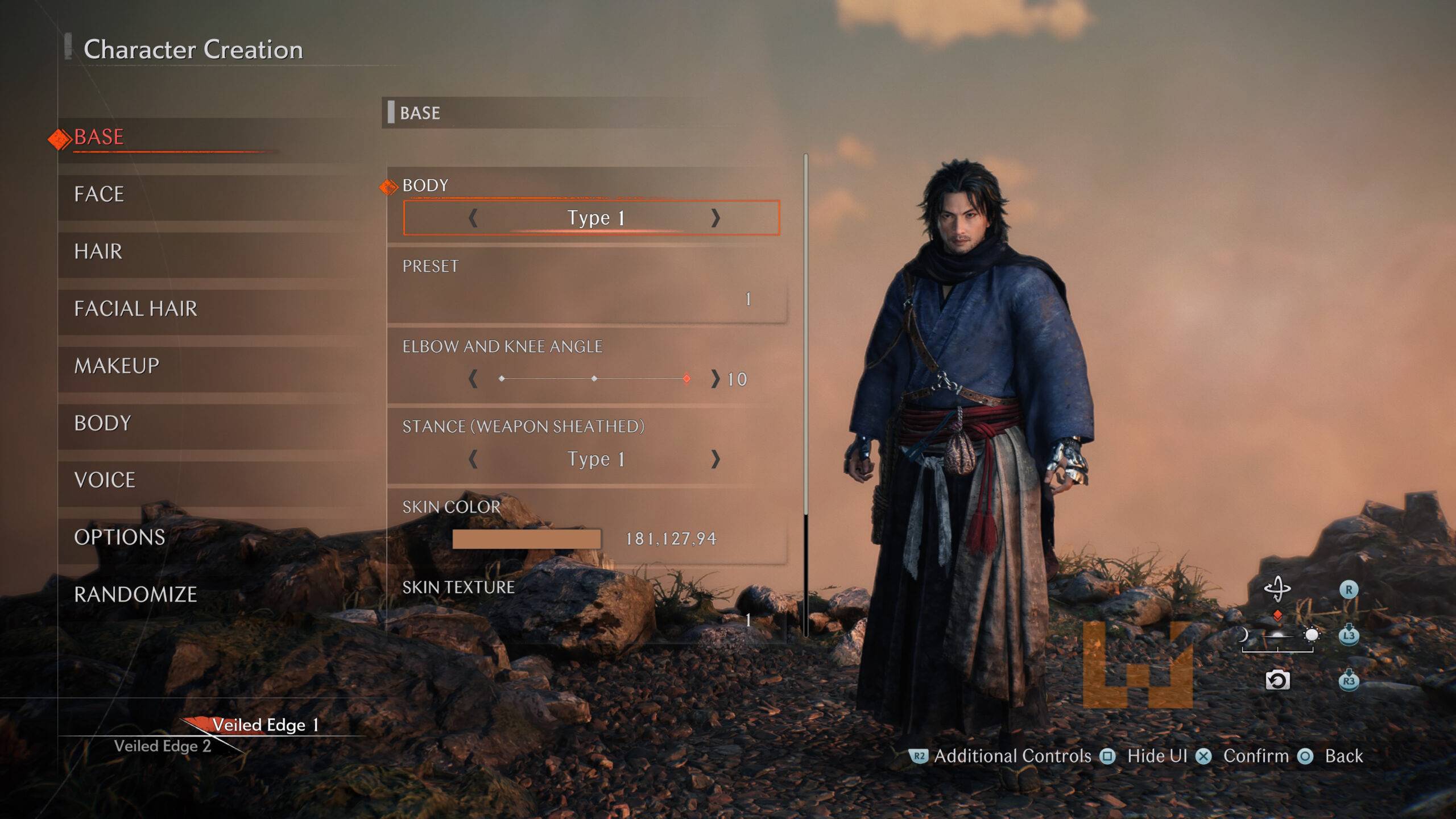Advance Body type with right arrow
Image resolution: width=1456 pixels, height=819 pixels.
tap(715, 218)
